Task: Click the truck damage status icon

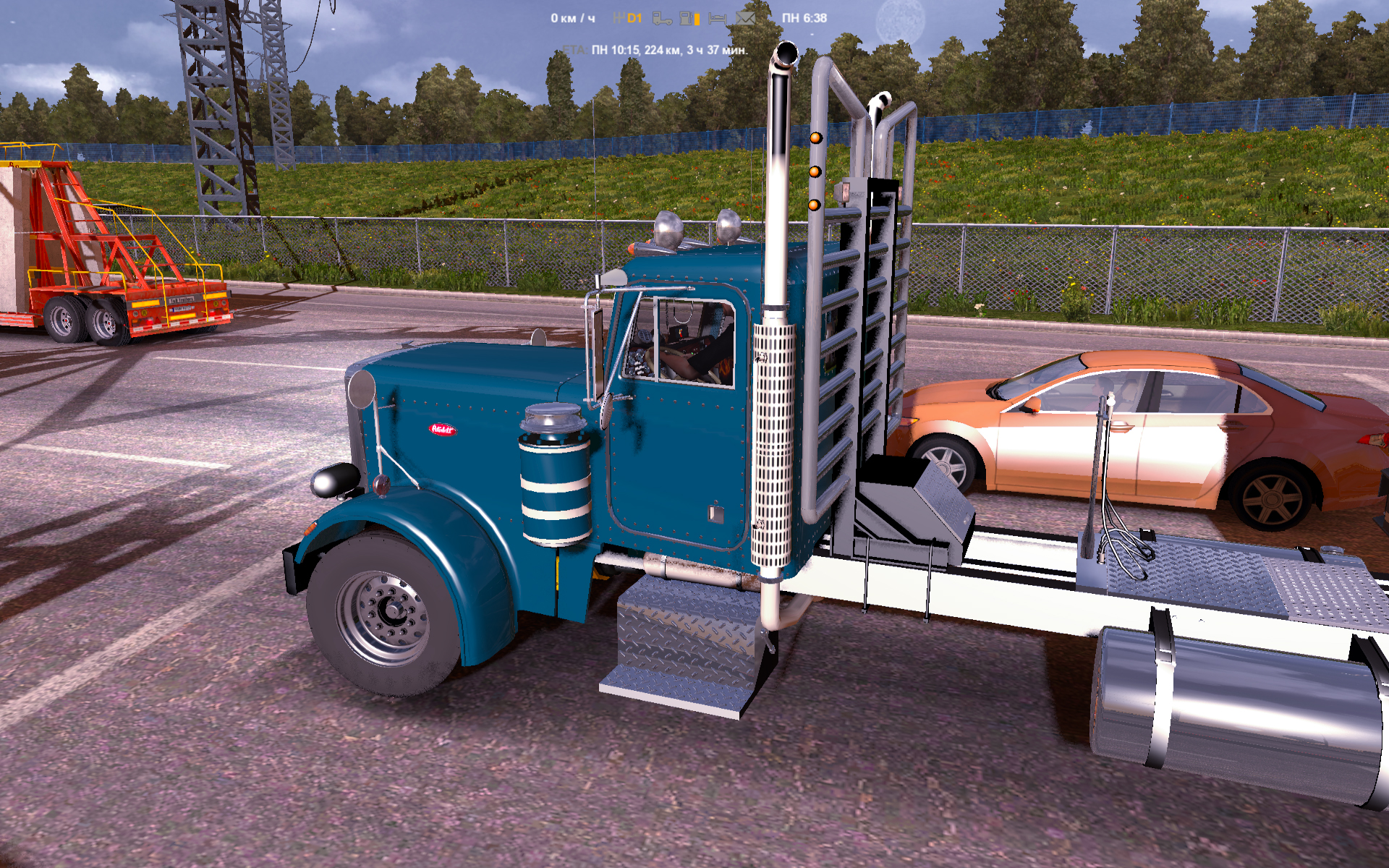Action: pos(662,18)
